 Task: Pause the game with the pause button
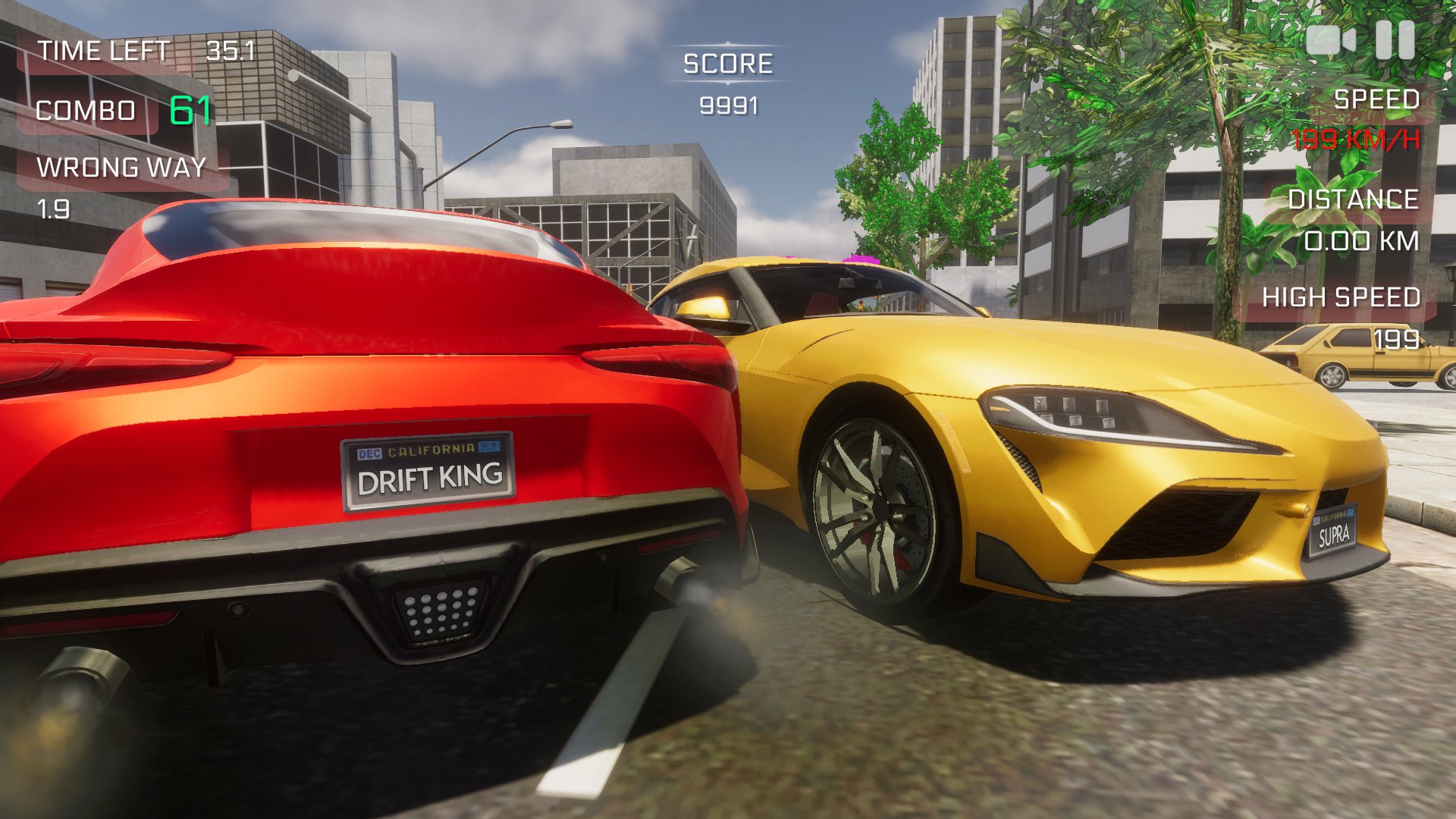(x=1395, y=39)
